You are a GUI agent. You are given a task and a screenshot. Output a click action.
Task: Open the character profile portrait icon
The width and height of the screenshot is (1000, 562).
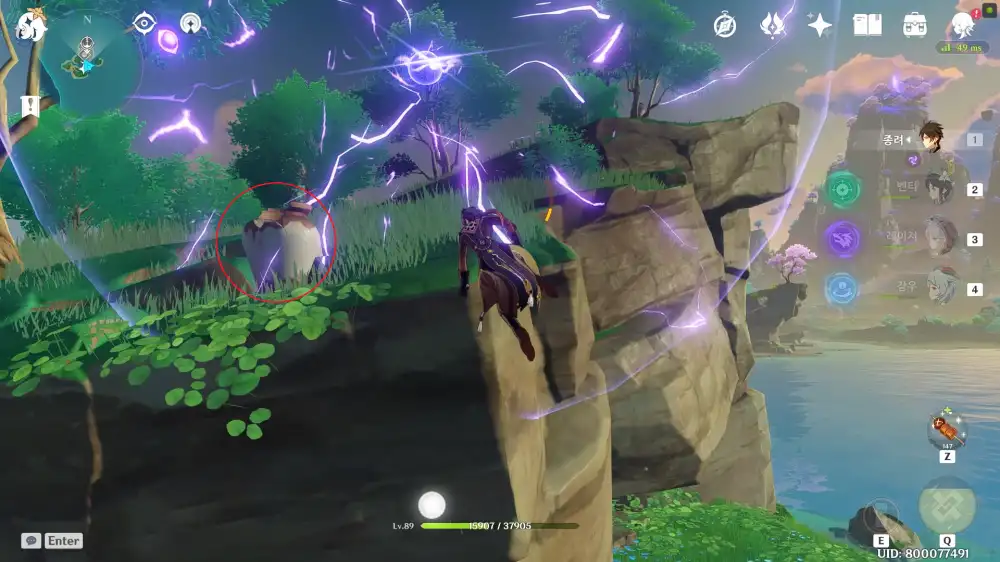coord(963,24)
